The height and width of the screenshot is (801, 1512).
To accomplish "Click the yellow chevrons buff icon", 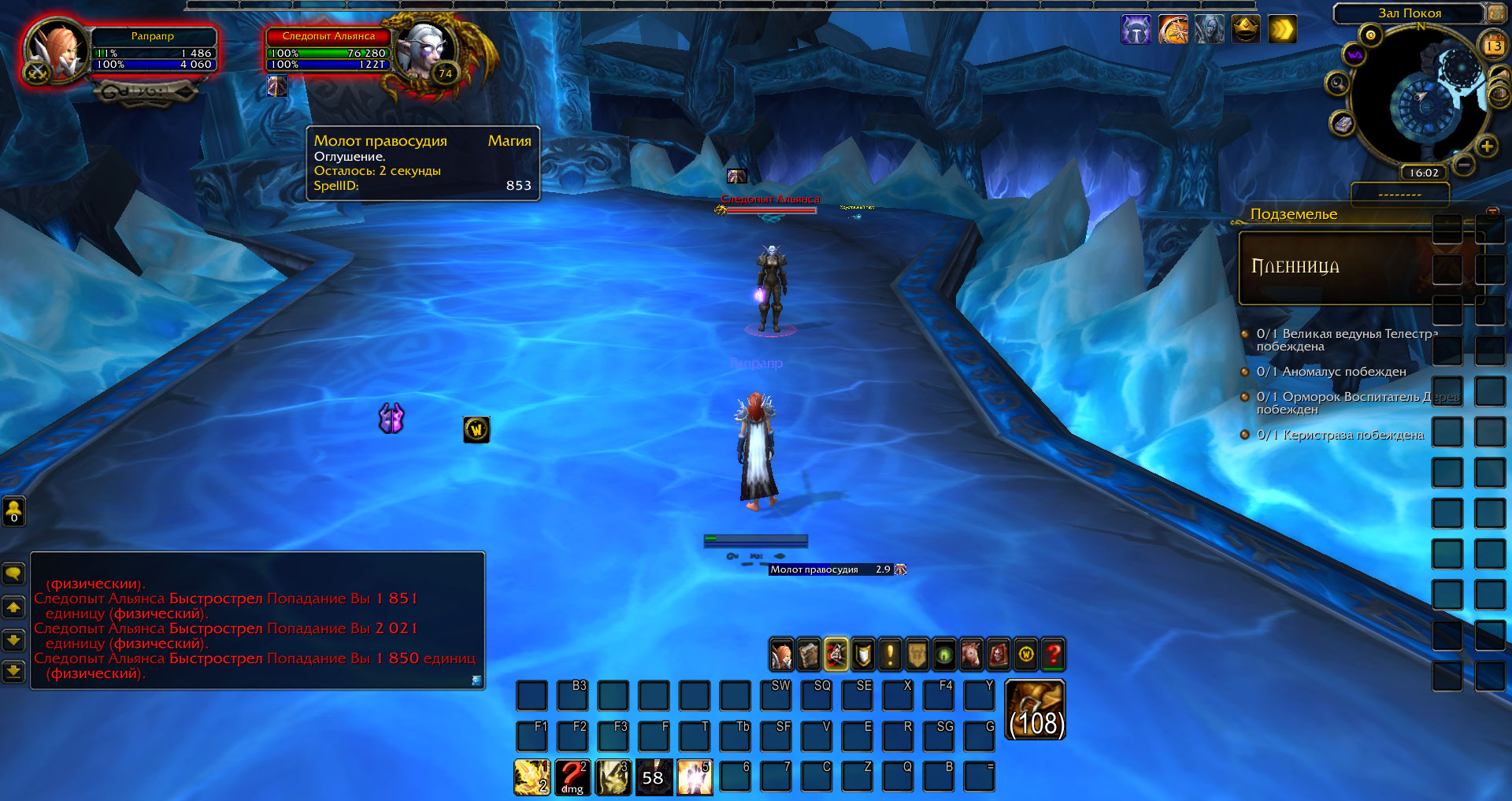I will pos(1282,30).
